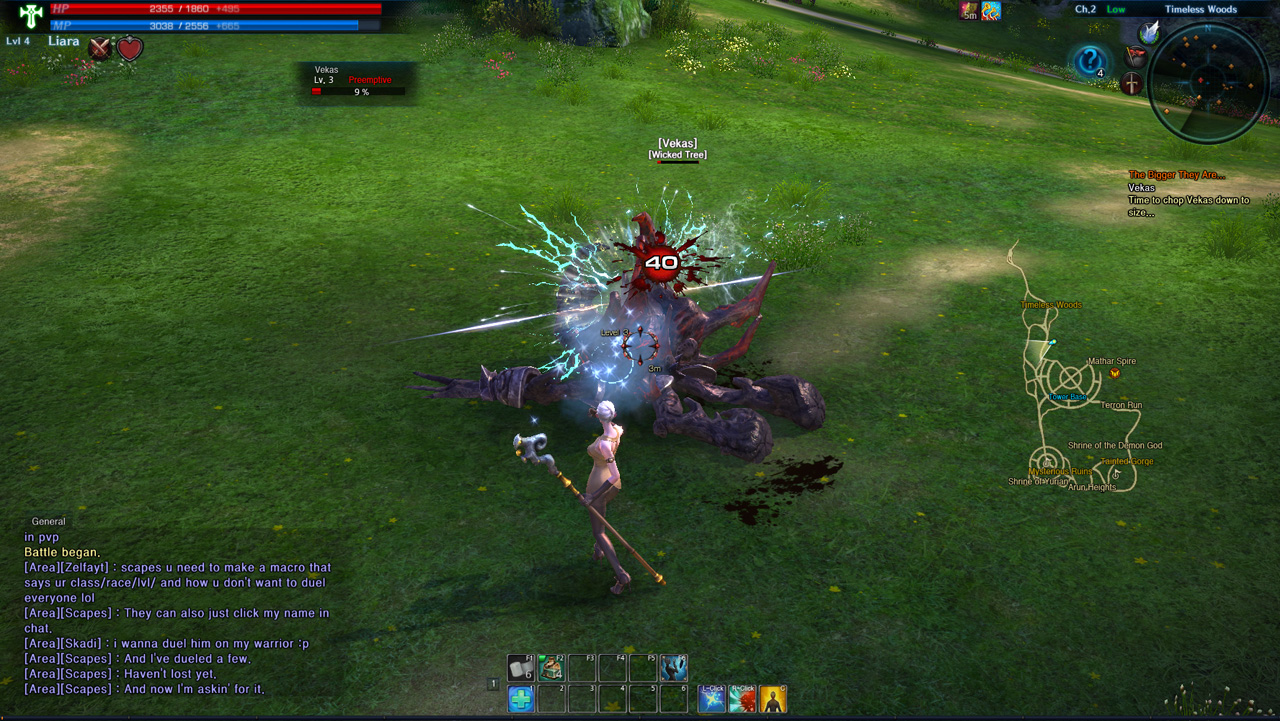This screenshot has width=1280, height=721.
Task: Click the hotbar page number 1 indicator
Action: (493, 684)
